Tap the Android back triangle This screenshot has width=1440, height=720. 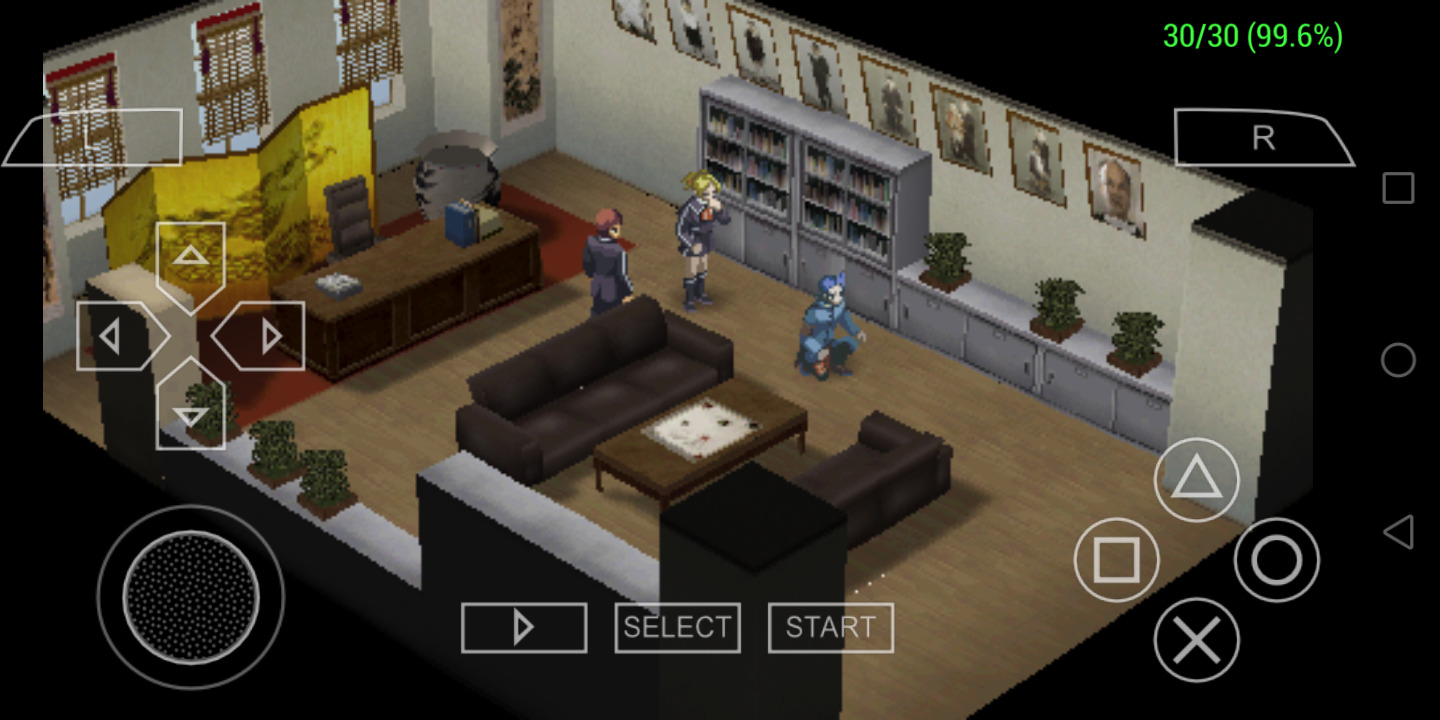coord(1398,532)
